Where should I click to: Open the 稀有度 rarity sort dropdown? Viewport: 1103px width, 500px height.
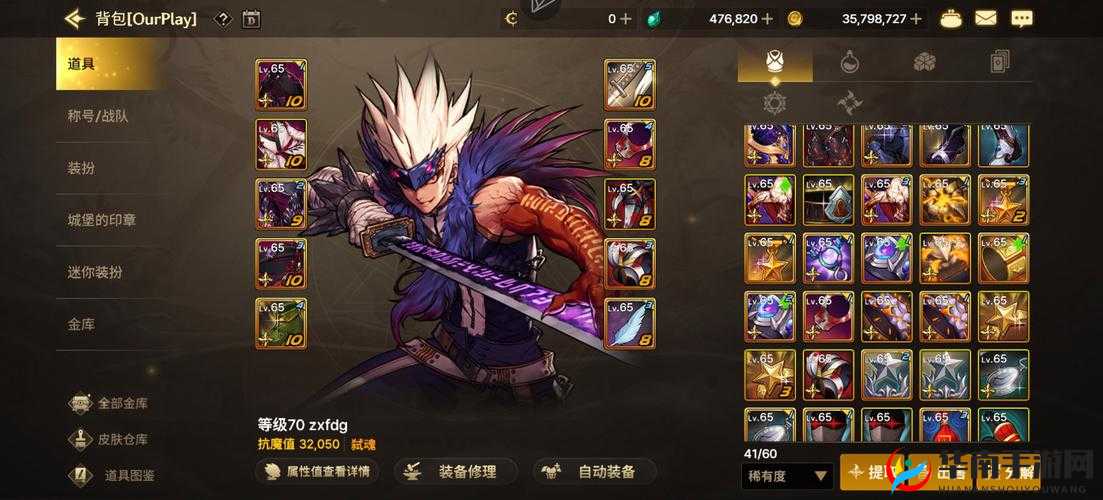(x=788, y=476)
